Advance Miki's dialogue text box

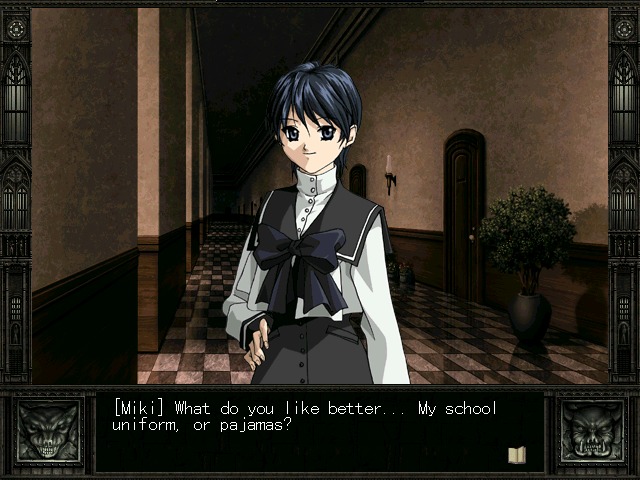click(x=318, y=432)
